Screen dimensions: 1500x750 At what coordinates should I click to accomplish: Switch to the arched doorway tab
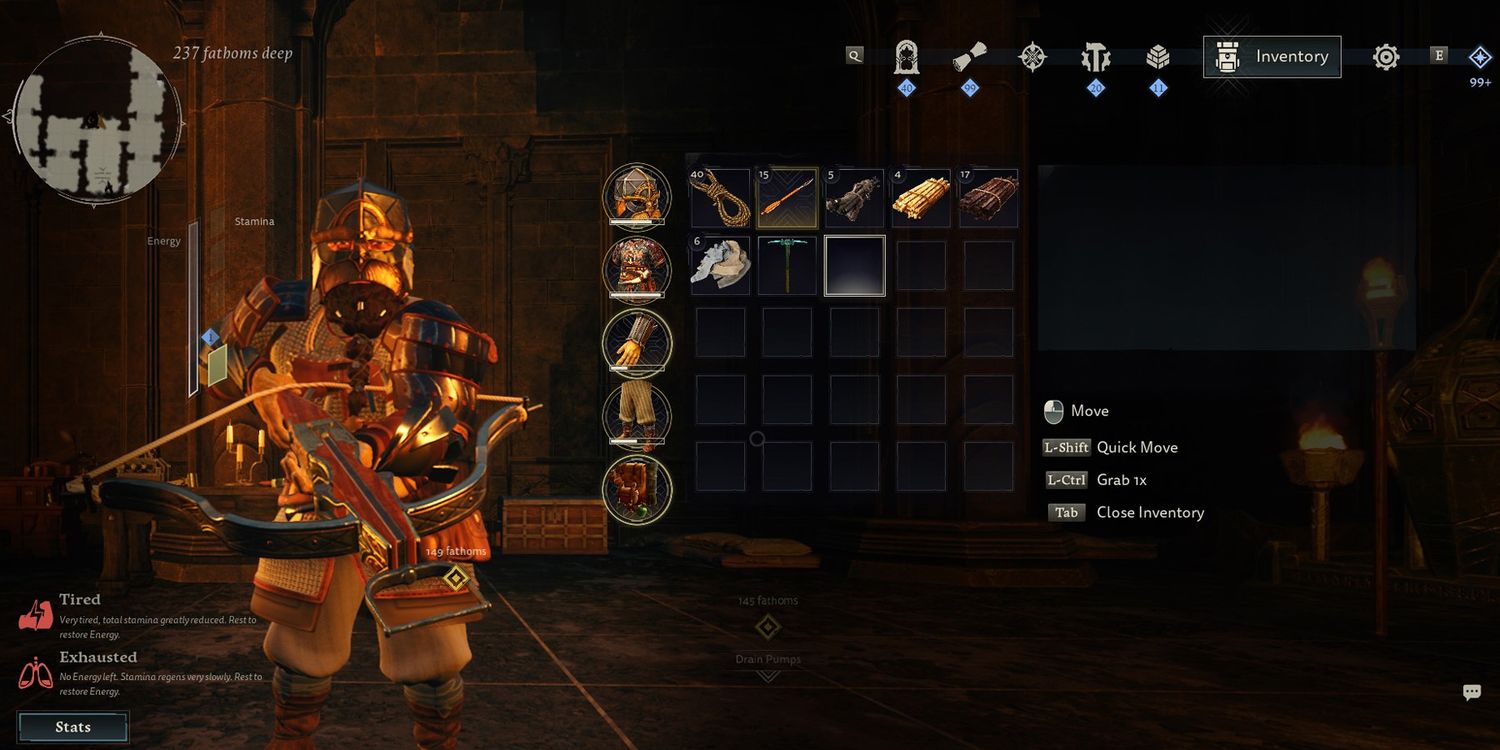point(906,57)
